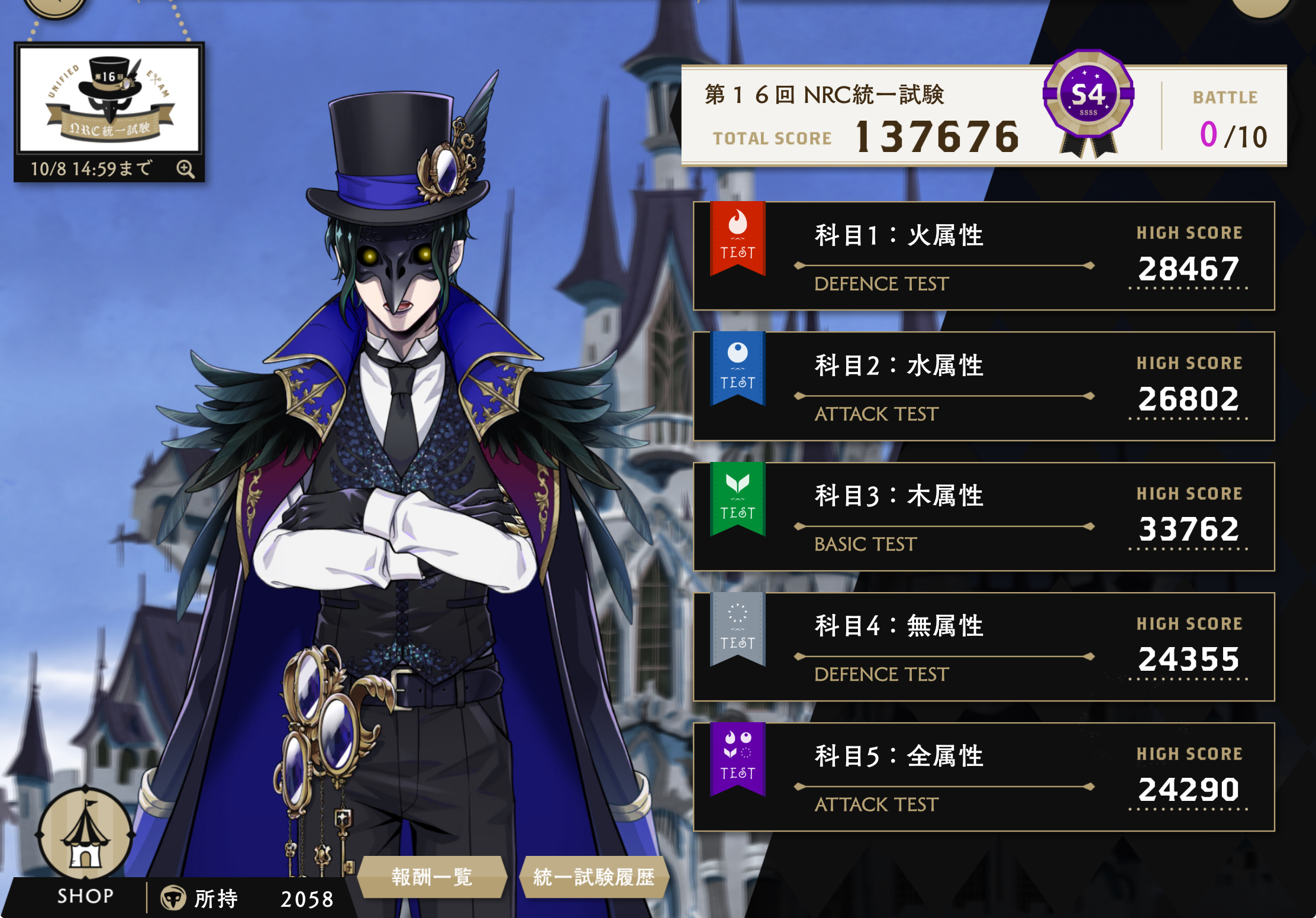Open the 報酬一覧 rewards list
1316x918 pixels.
click(432, 877)
